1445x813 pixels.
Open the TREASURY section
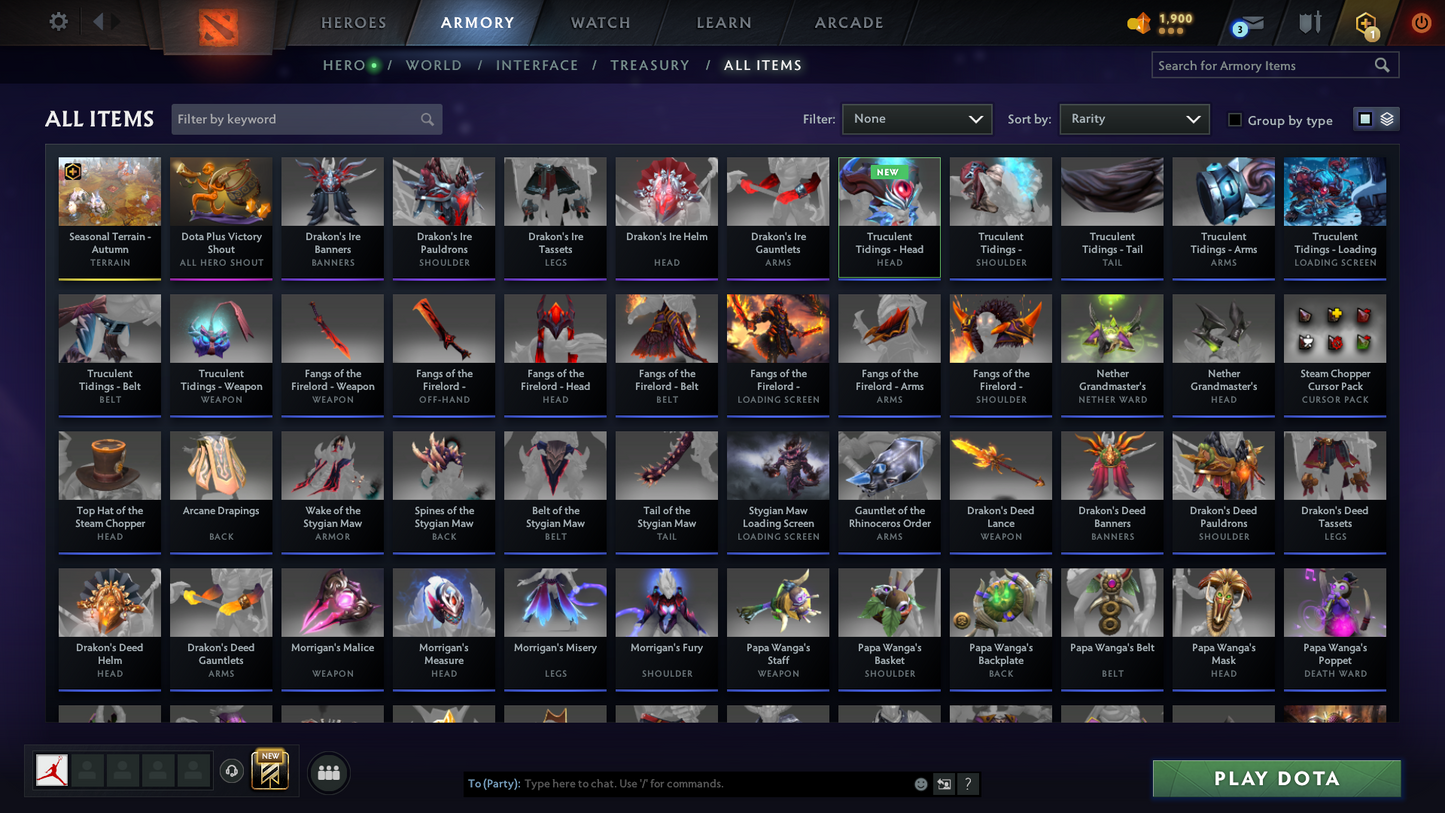[649, 65]
